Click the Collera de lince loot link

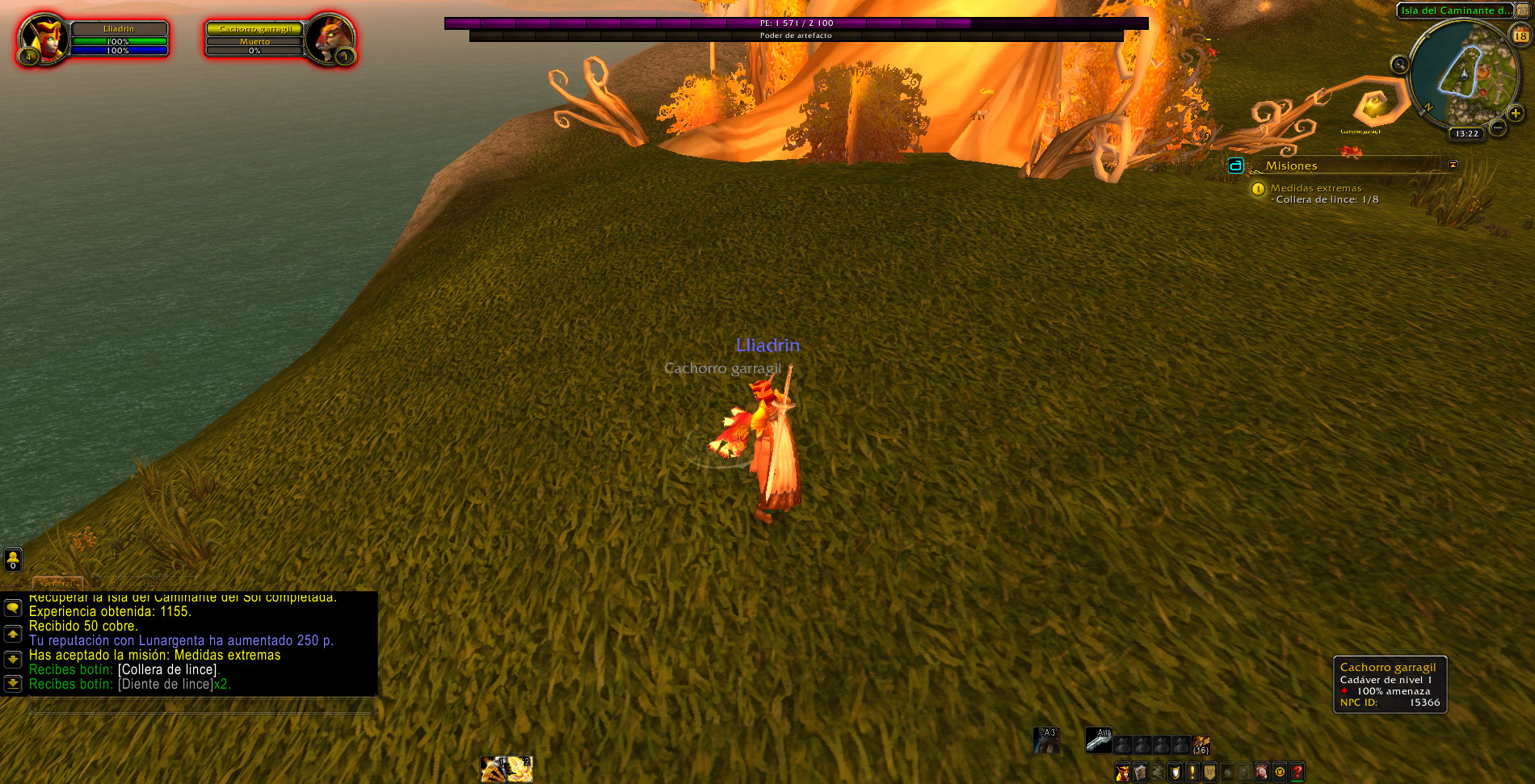168,669
